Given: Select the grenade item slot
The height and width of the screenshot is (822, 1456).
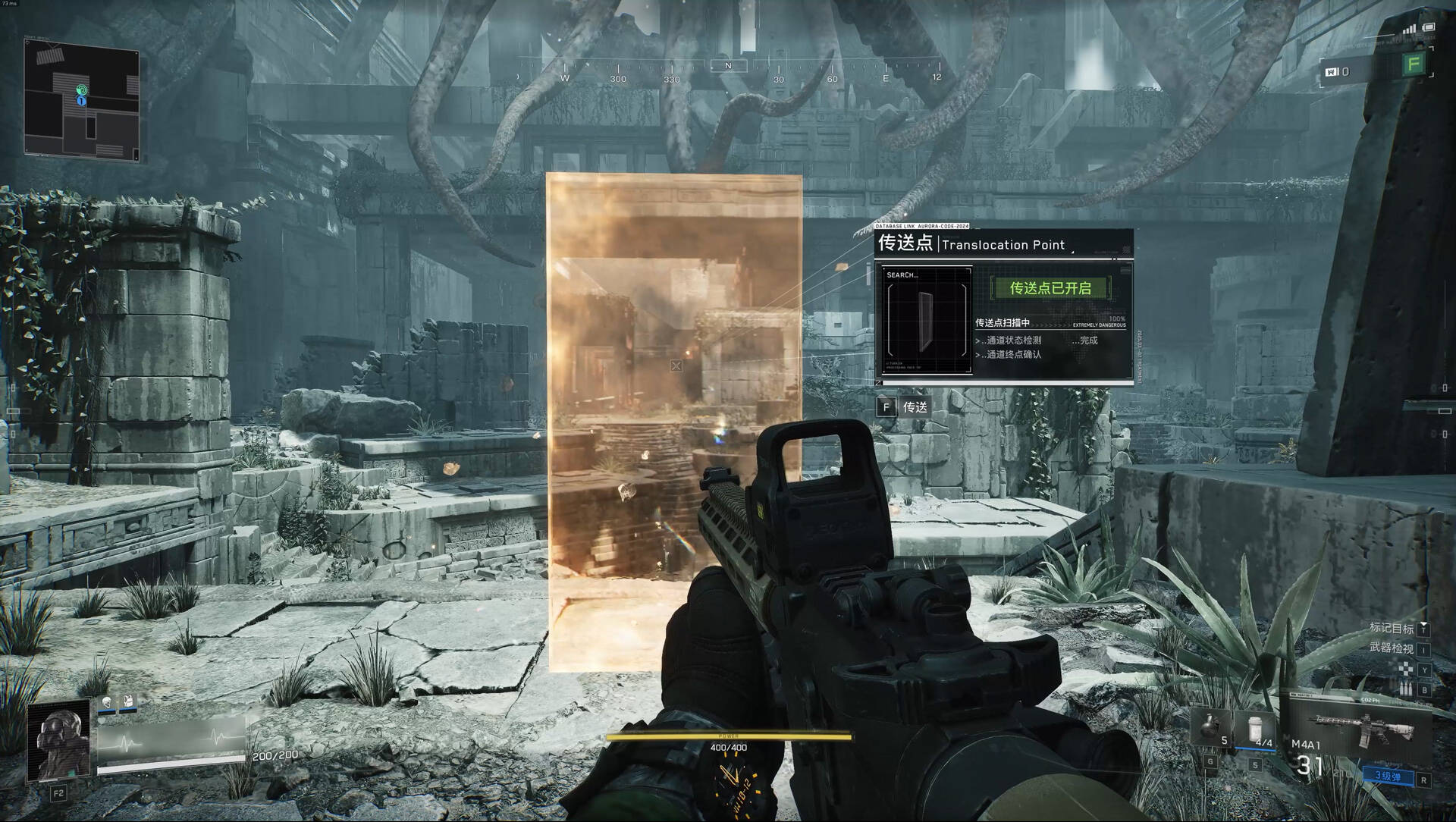Looking at the screenshot, I should point(1210,727).
